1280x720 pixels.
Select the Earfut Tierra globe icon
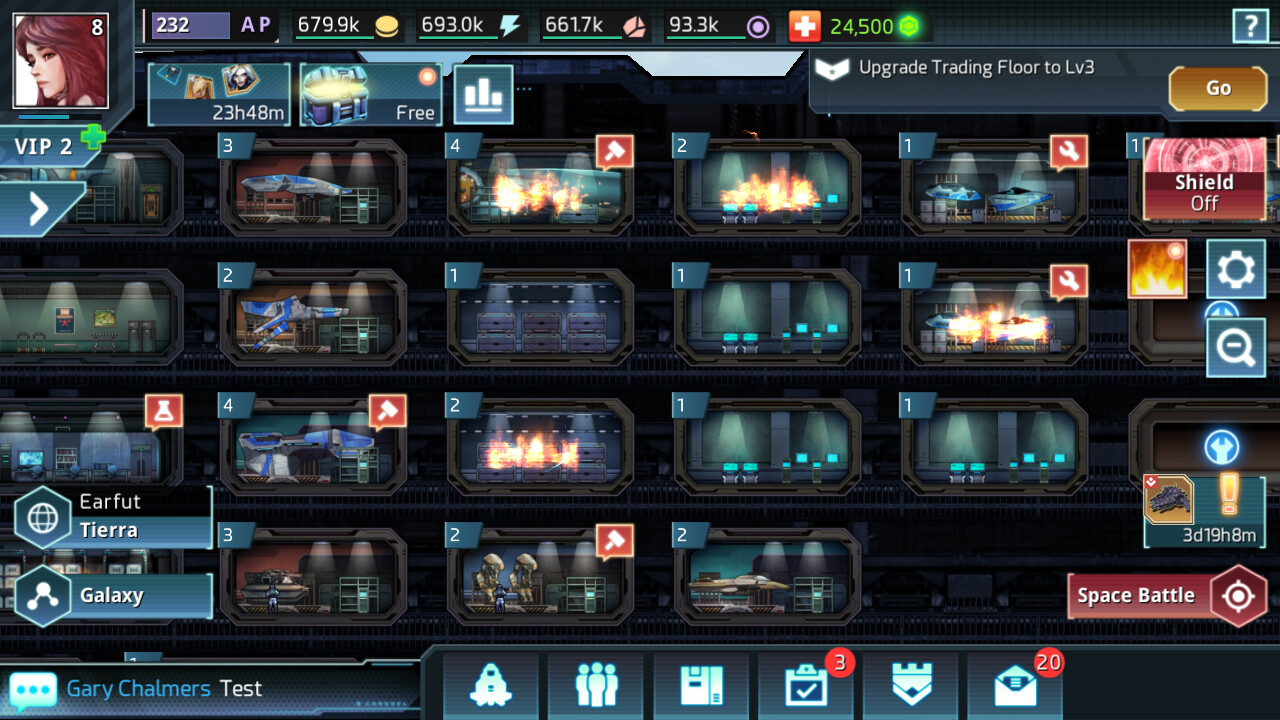click(42, 516)
